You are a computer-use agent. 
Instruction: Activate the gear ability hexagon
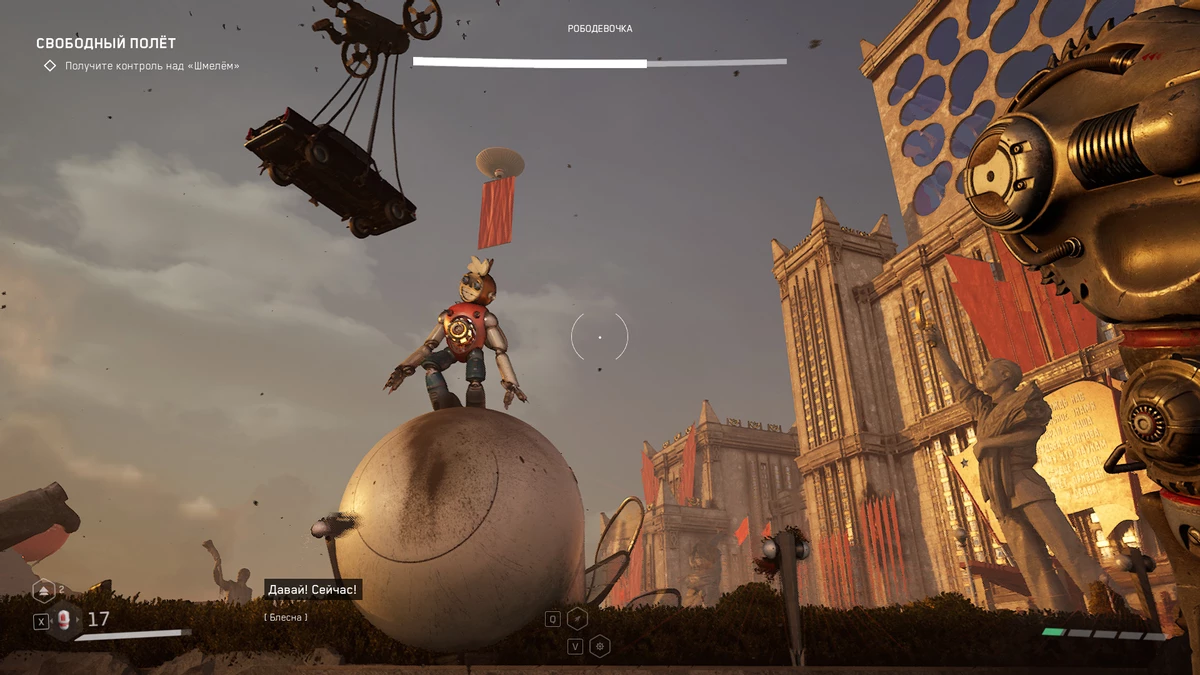coord(600,646)
